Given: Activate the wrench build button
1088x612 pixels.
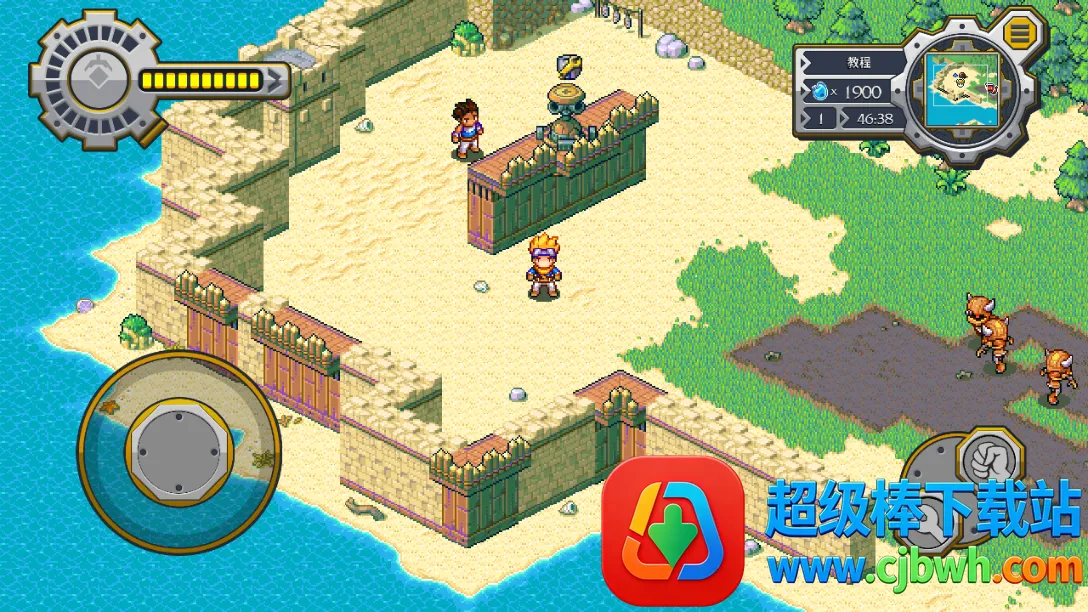Looking at the screenshot, I should click(927, 520).
